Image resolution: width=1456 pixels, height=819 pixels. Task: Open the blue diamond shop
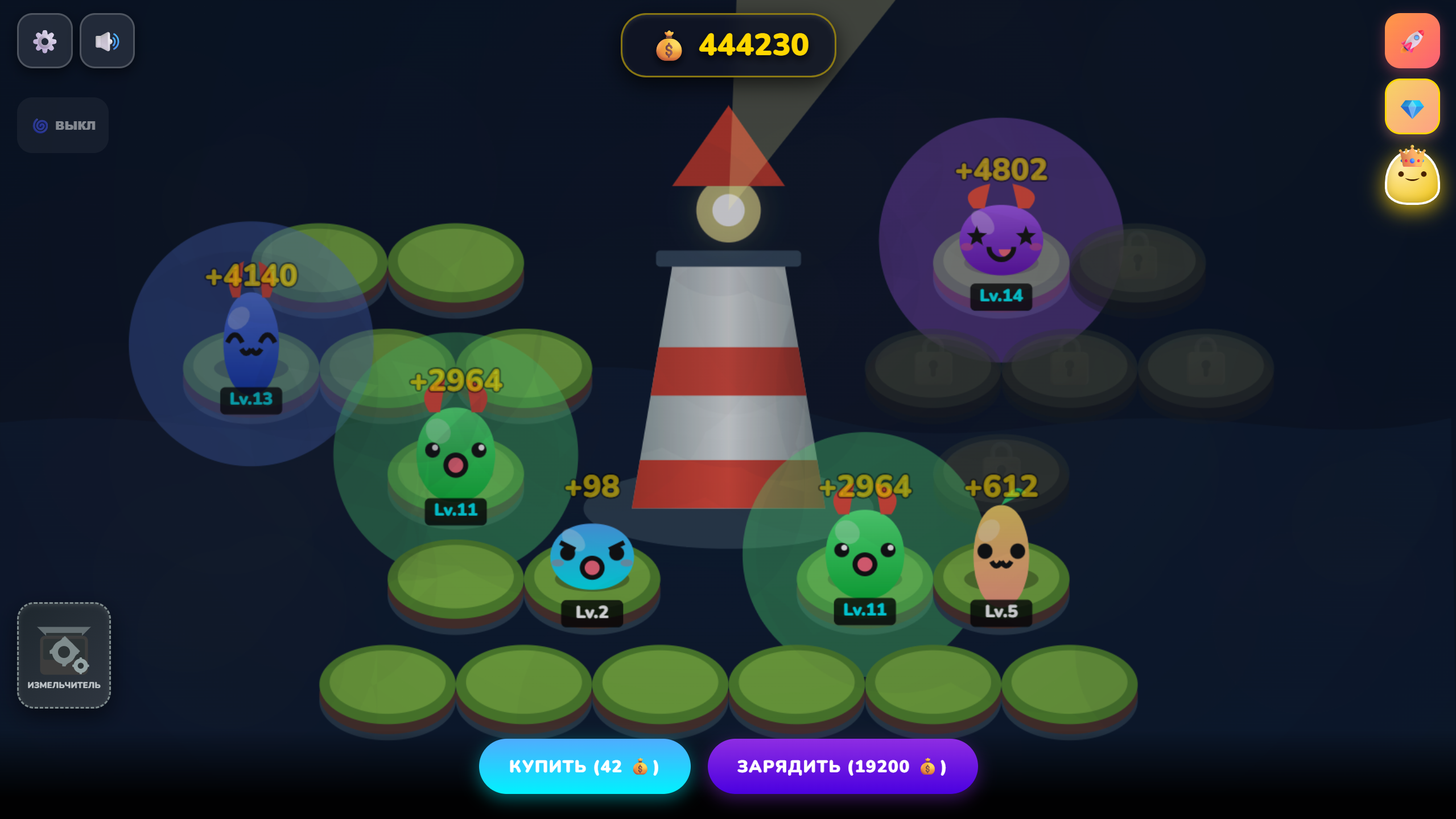click(x=1412, y=107)
